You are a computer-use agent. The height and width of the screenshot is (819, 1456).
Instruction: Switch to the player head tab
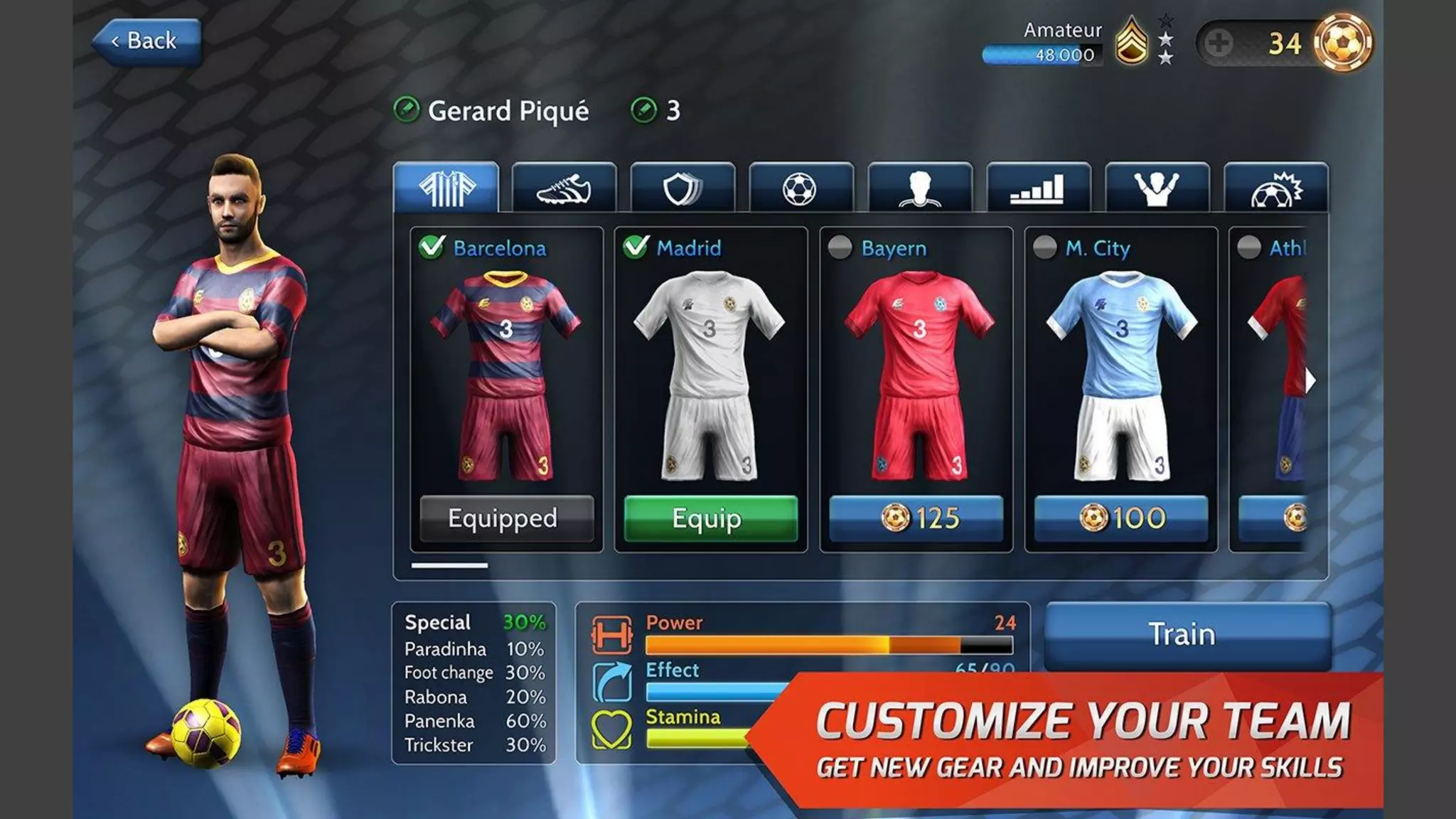tap(919, 188)
